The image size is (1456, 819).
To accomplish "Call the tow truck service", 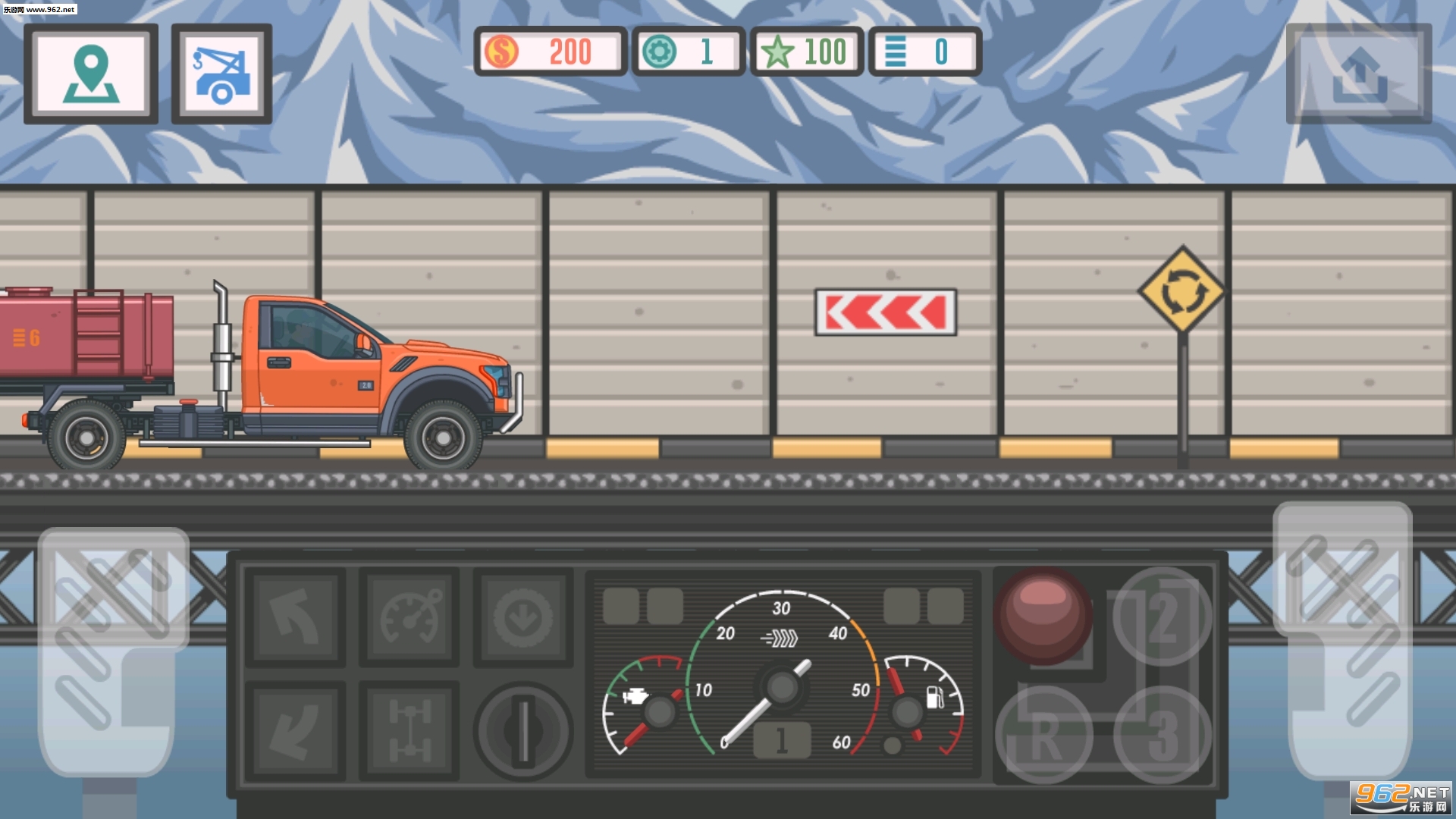I will 221,74.
